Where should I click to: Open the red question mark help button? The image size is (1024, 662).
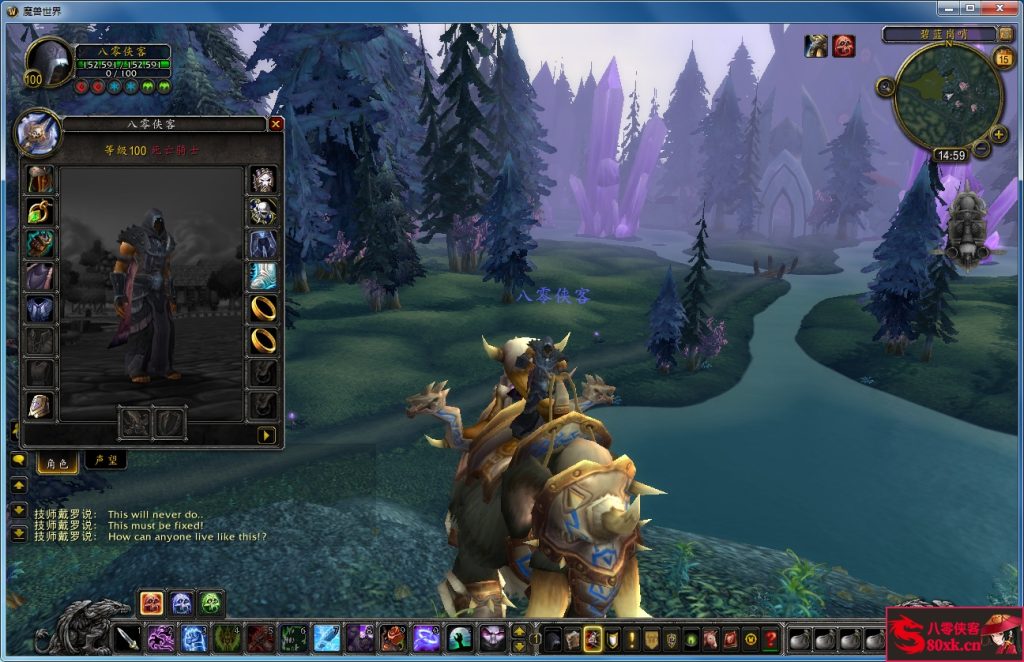coord(770,638)
